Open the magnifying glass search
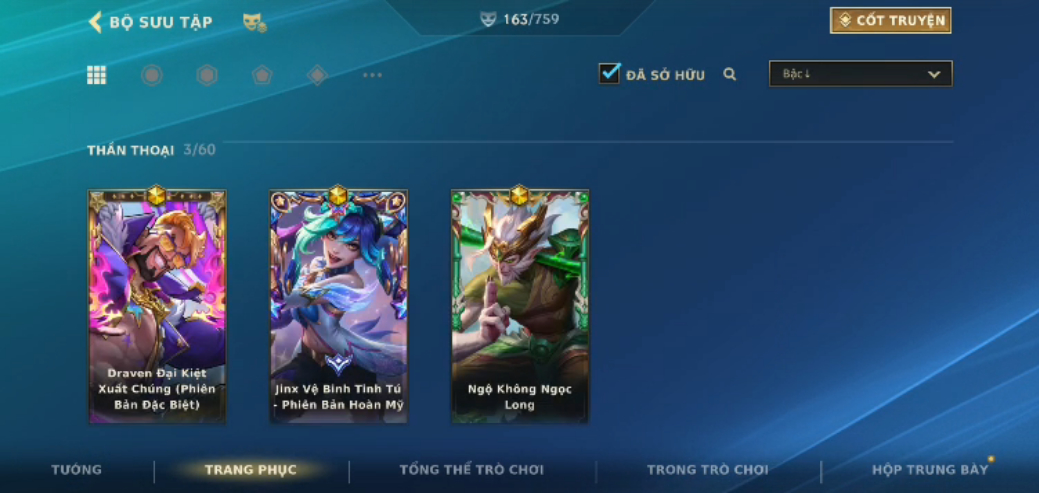Image resolution: width=1039 pixels, height=493 pixels. tap(730, 74)
